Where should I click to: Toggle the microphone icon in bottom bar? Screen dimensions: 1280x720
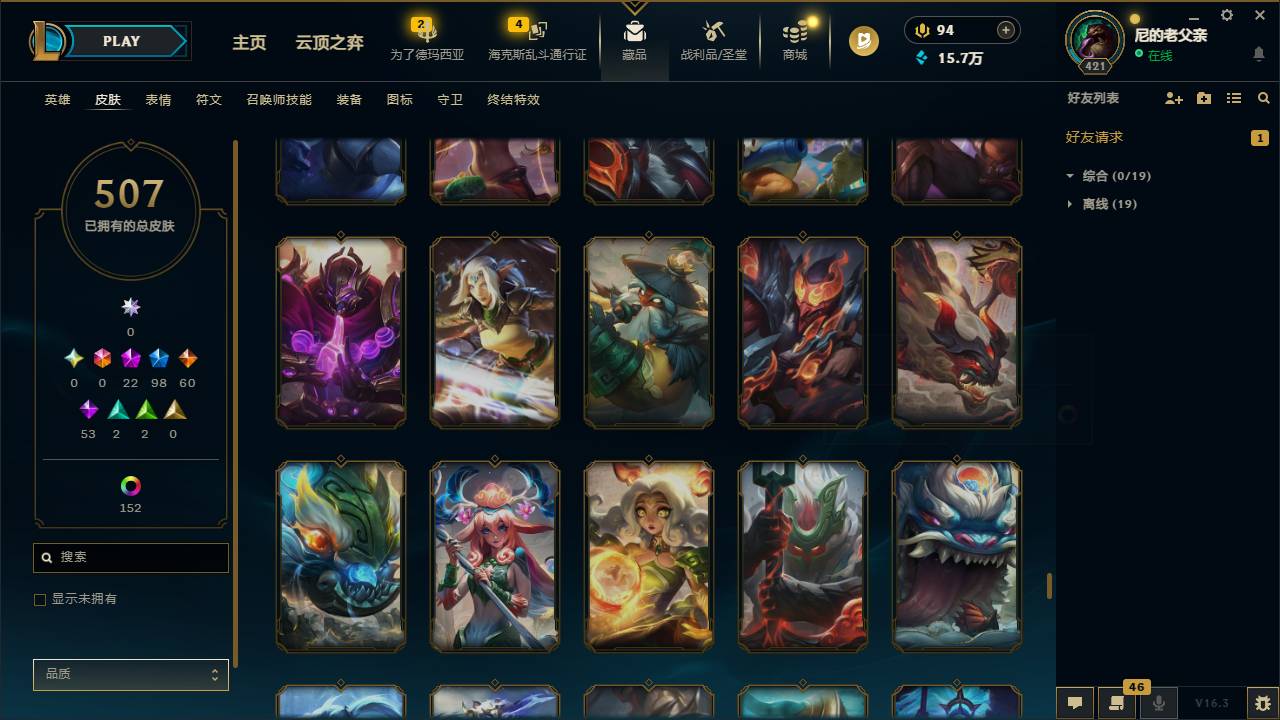coord(1160,704)
